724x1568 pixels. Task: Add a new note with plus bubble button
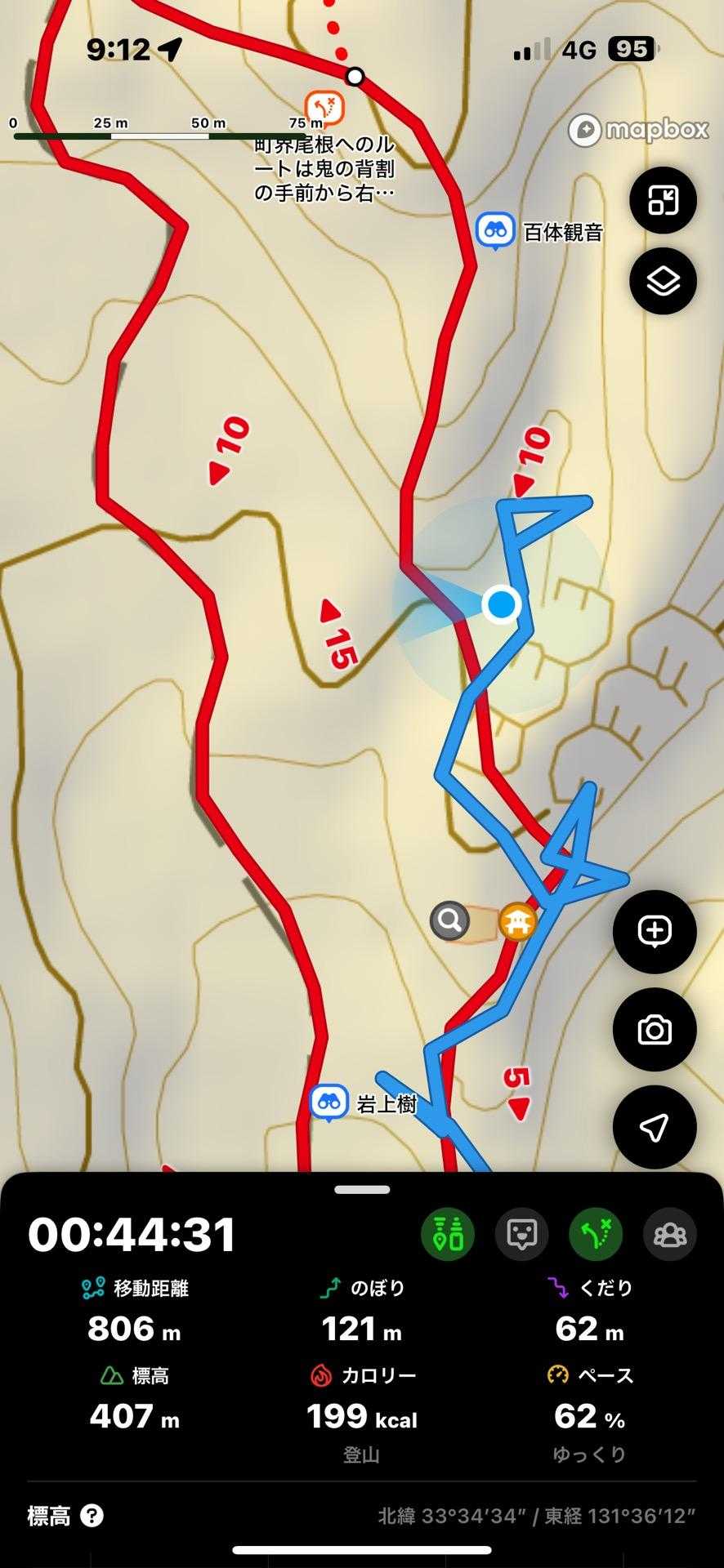(655, 931)
